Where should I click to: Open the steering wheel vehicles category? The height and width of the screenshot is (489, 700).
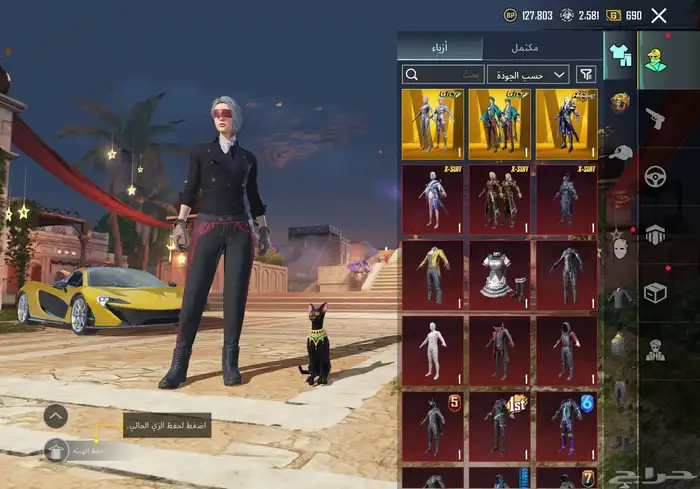click(656, 177)
